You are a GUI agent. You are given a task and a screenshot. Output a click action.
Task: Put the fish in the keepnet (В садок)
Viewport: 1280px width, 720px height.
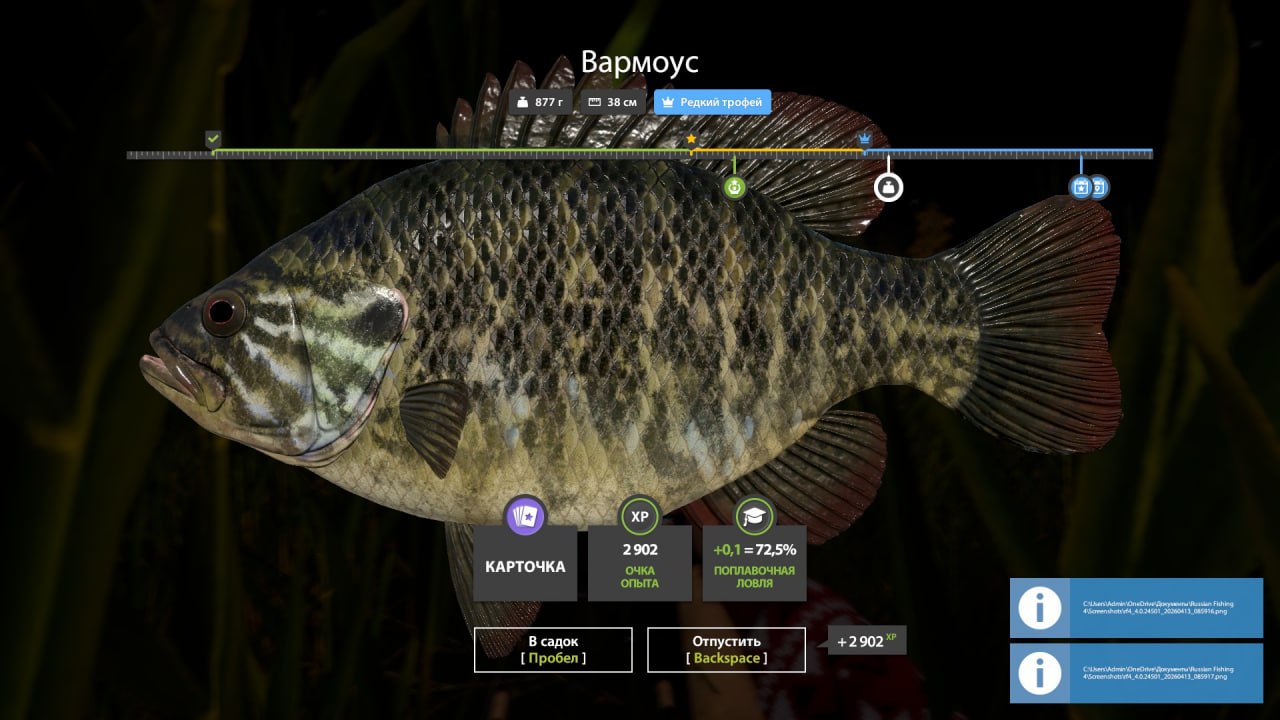tap(553, 650)
